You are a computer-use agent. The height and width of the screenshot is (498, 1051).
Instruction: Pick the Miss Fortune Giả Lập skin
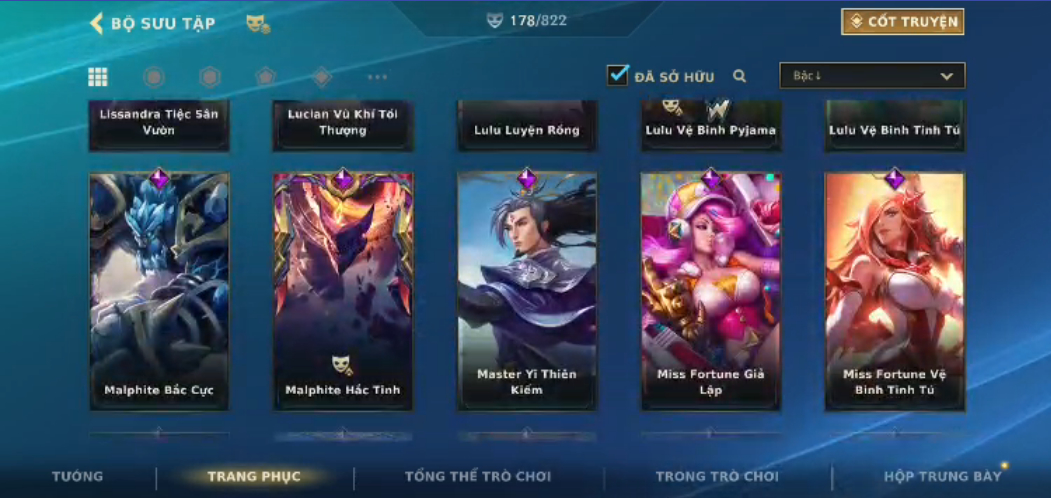point(711,290)
